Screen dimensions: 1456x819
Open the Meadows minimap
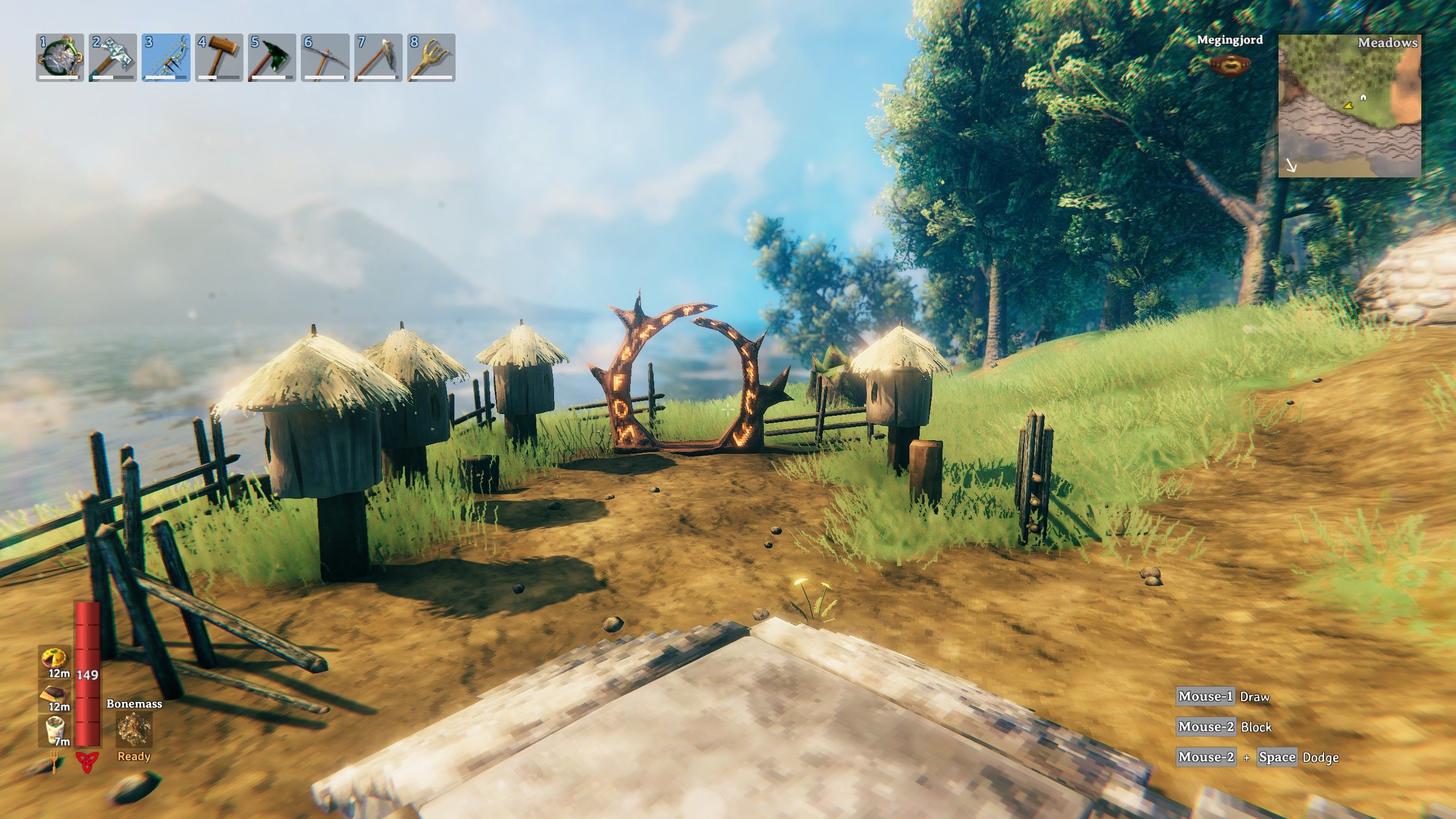tap(1349, 106)
